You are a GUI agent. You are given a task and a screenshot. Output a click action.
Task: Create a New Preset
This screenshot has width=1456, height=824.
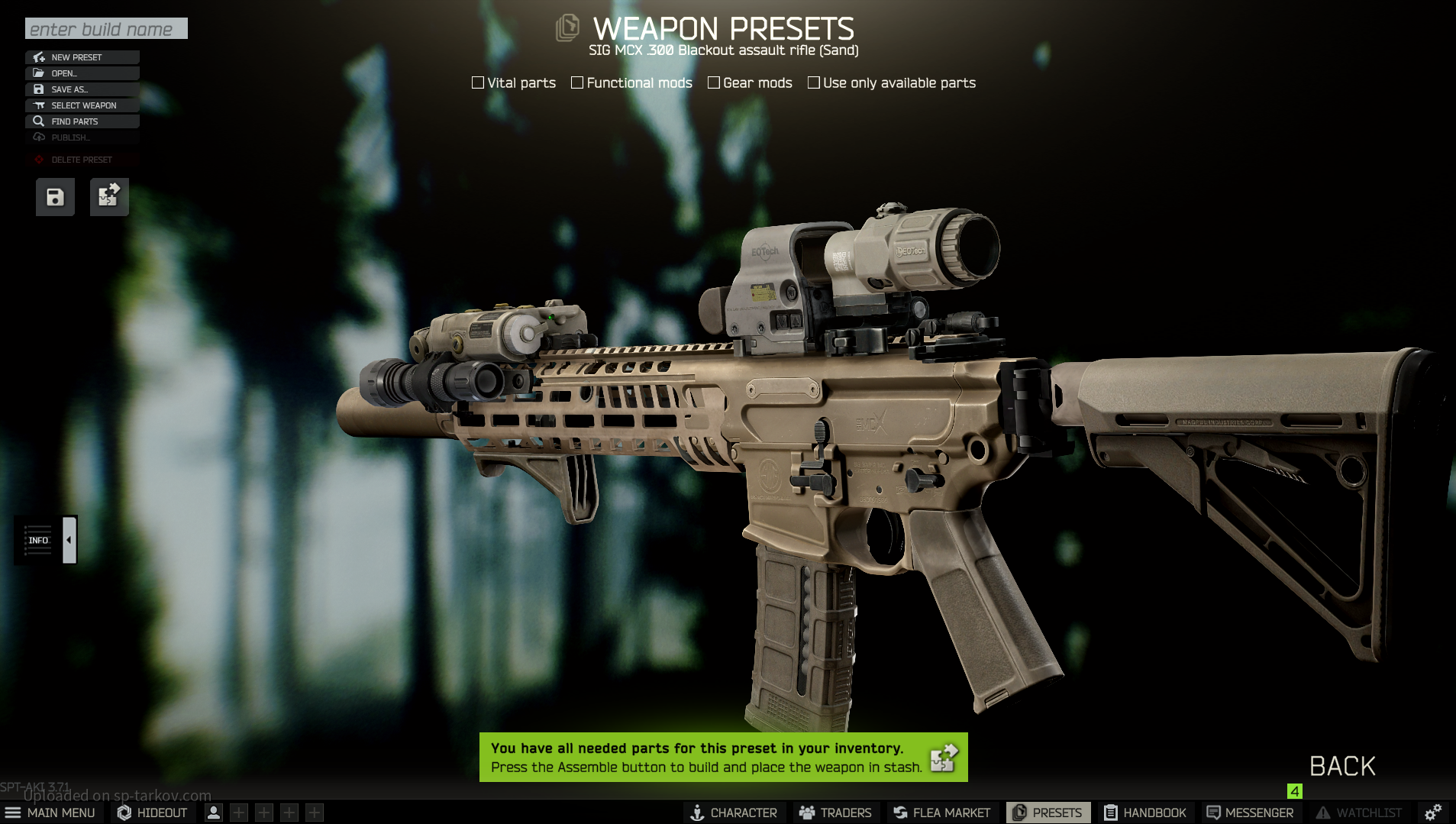[82, 57]
